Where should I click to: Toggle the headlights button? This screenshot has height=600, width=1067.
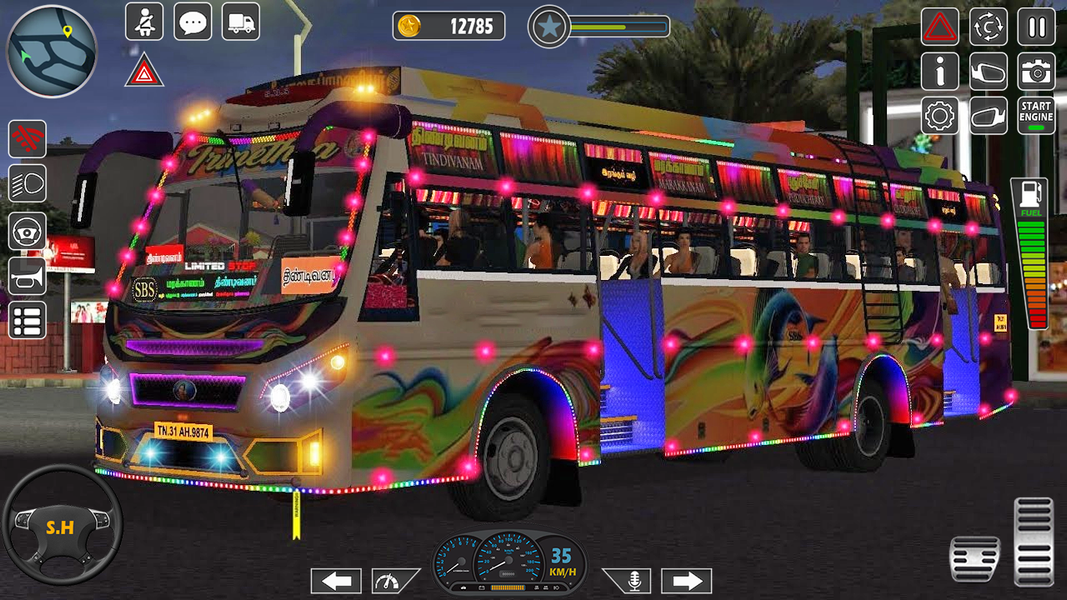tap(28, 185)
